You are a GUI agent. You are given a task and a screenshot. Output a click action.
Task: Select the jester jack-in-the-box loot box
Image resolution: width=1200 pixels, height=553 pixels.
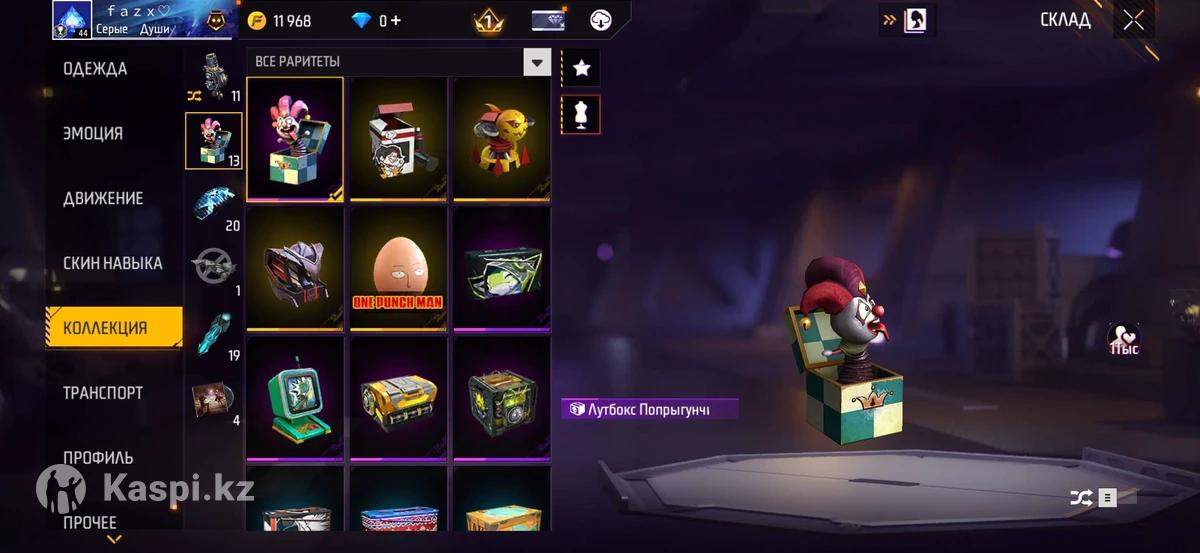click(295, 139)
